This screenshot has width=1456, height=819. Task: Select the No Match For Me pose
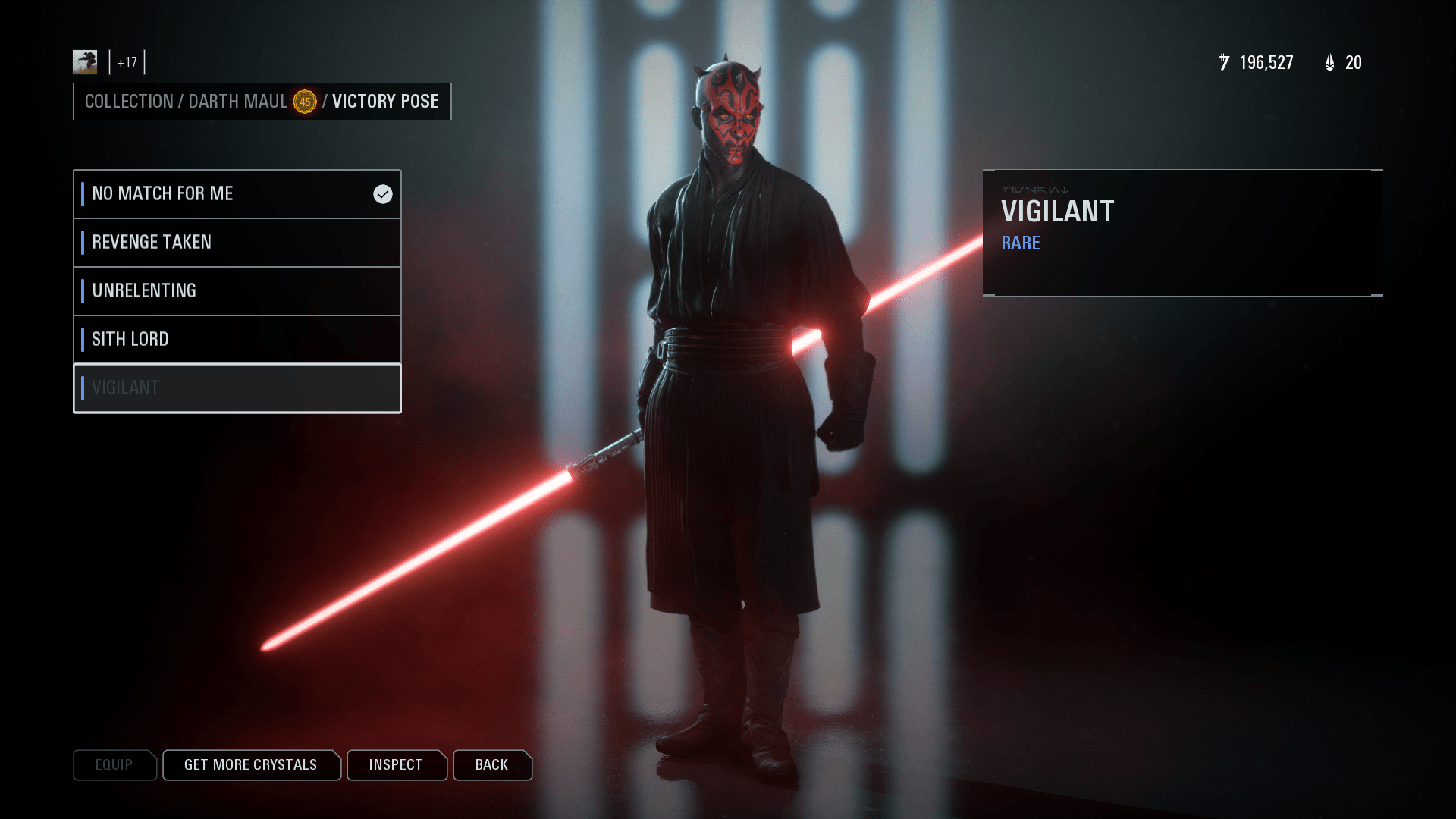point(237,194)
